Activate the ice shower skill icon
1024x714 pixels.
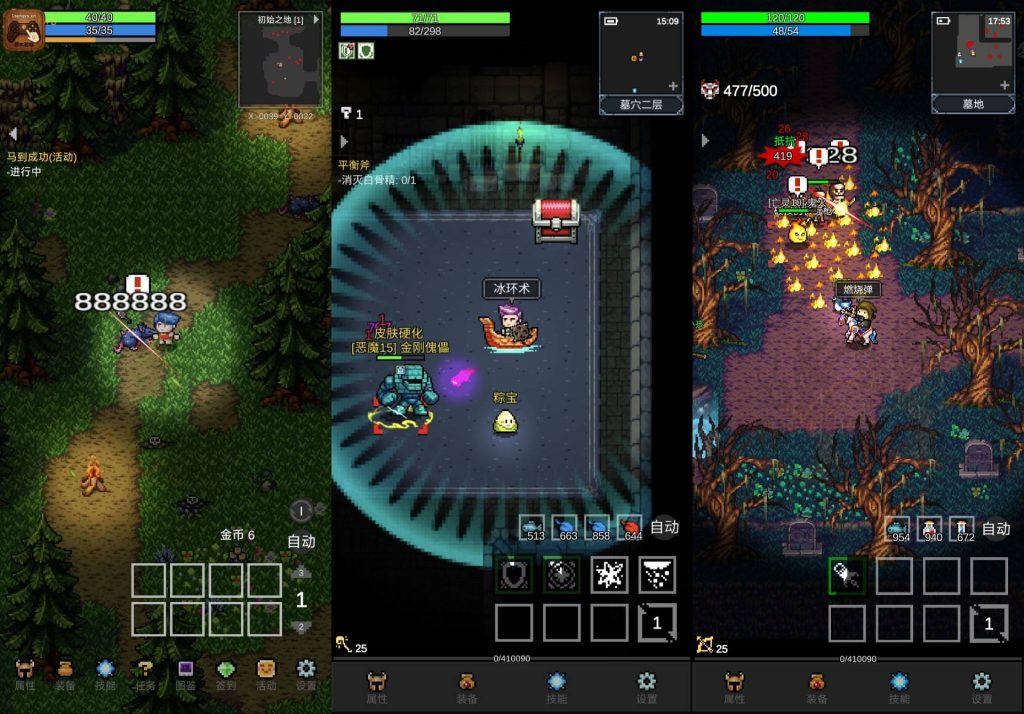657,575
